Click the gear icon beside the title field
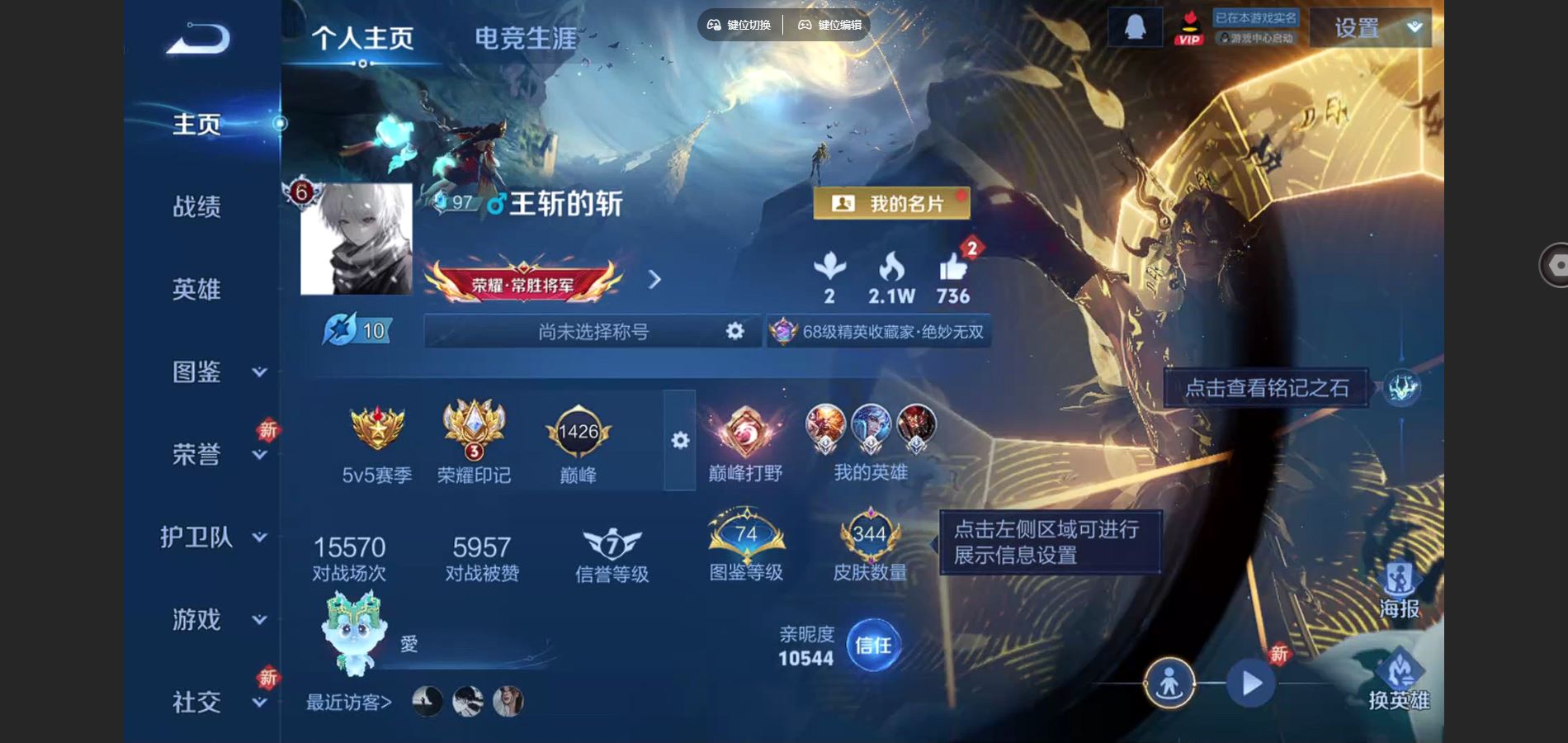This screenshot has width=1568, height=743. [733, 330]
